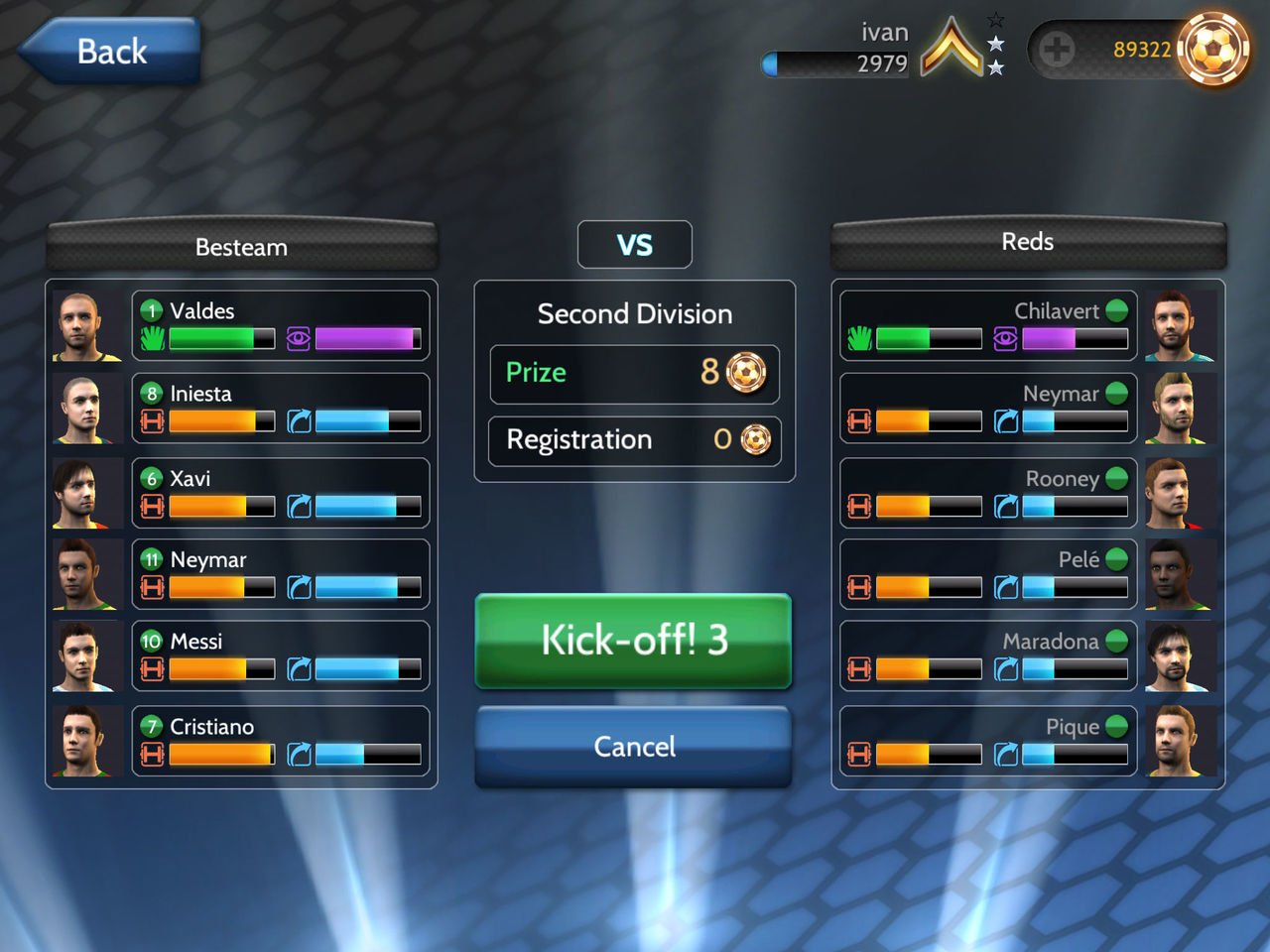This screenshot has height=952, width=1270.
Task: Click the coin icon next to the Prize amount
Action: coord(746,374)
